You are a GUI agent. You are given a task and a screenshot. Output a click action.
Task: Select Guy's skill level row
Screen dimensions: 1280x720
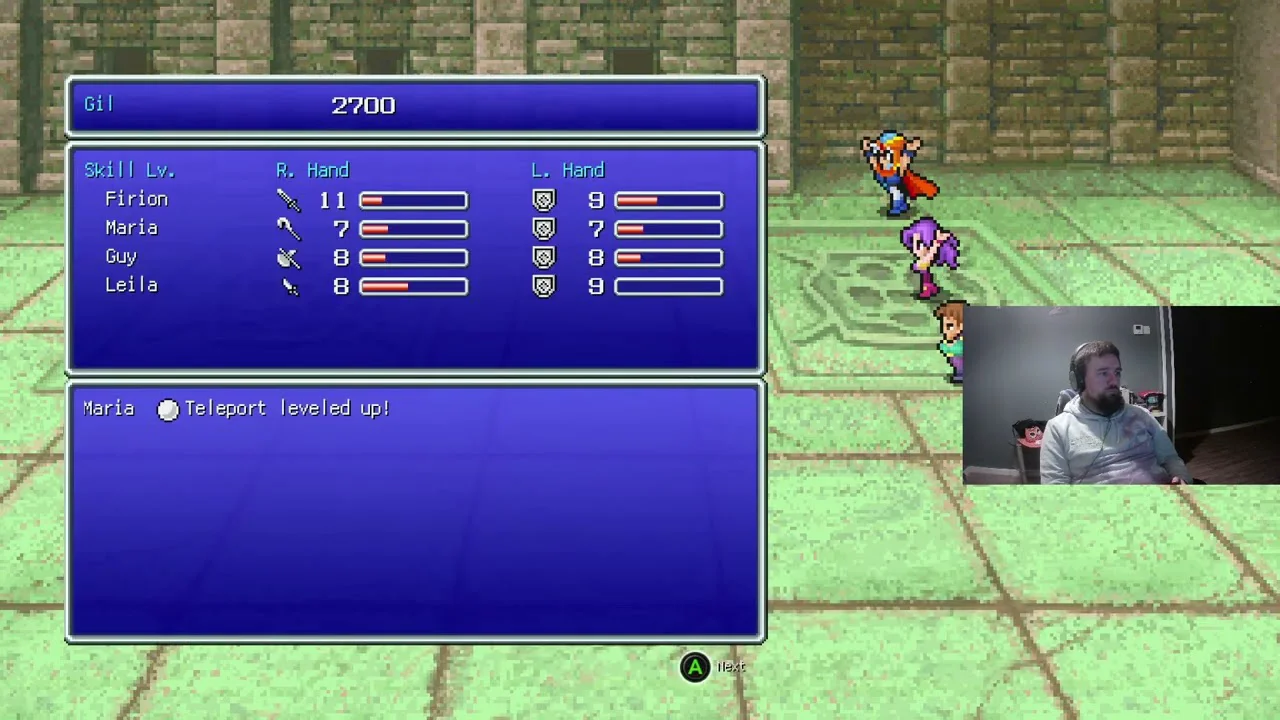click(121, 257)
